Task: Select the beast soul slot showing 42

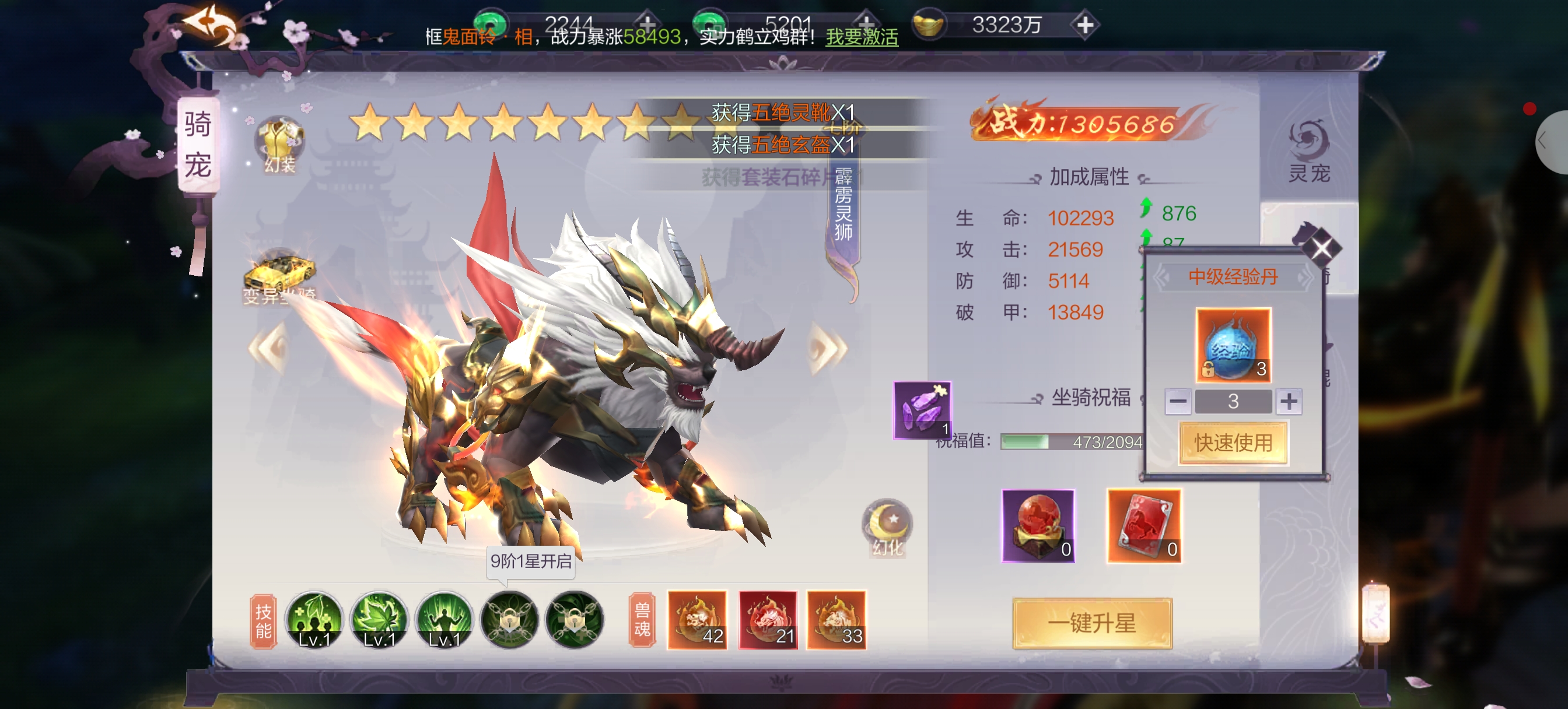Action: 697,620
